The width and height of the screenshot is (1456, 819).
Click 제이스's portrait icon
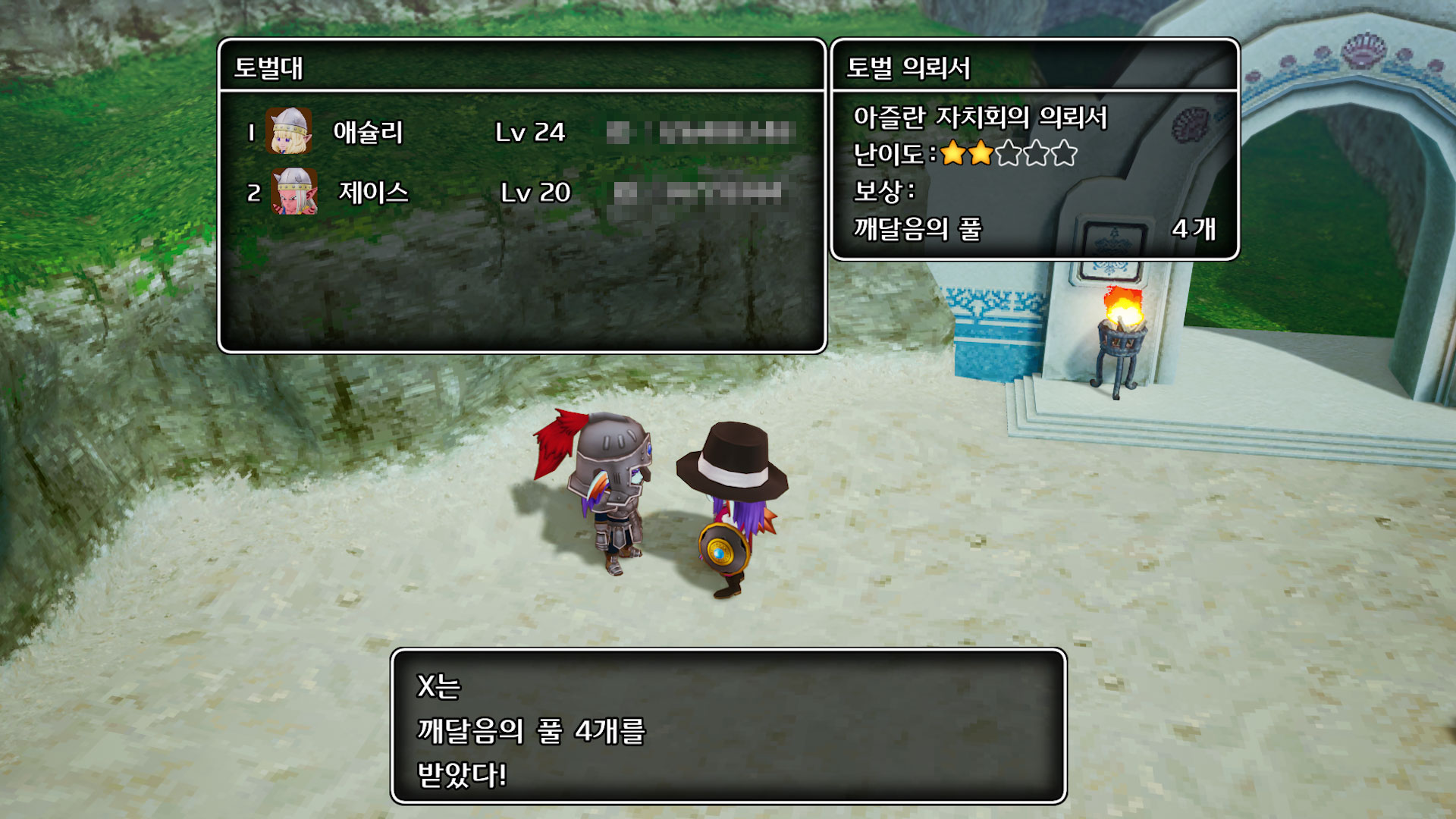pos(294,191)
